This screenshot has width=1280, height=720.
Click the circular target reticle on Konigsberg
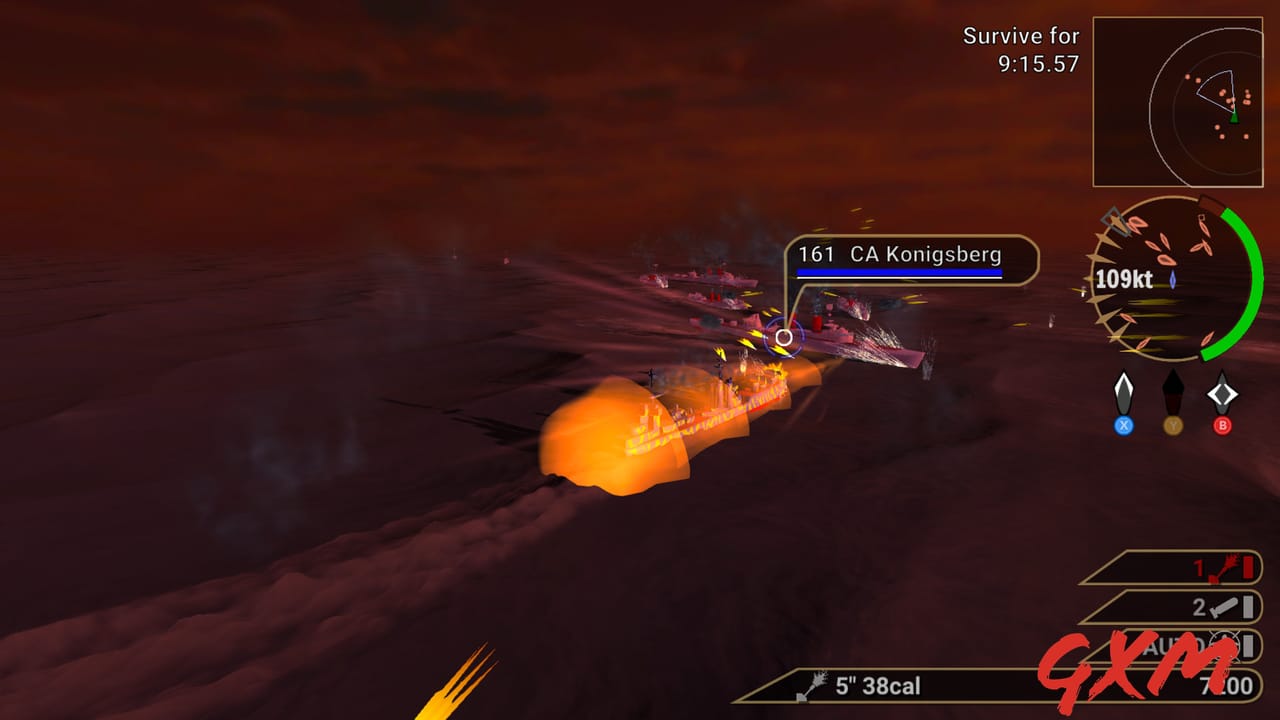[x=782, y=339]
